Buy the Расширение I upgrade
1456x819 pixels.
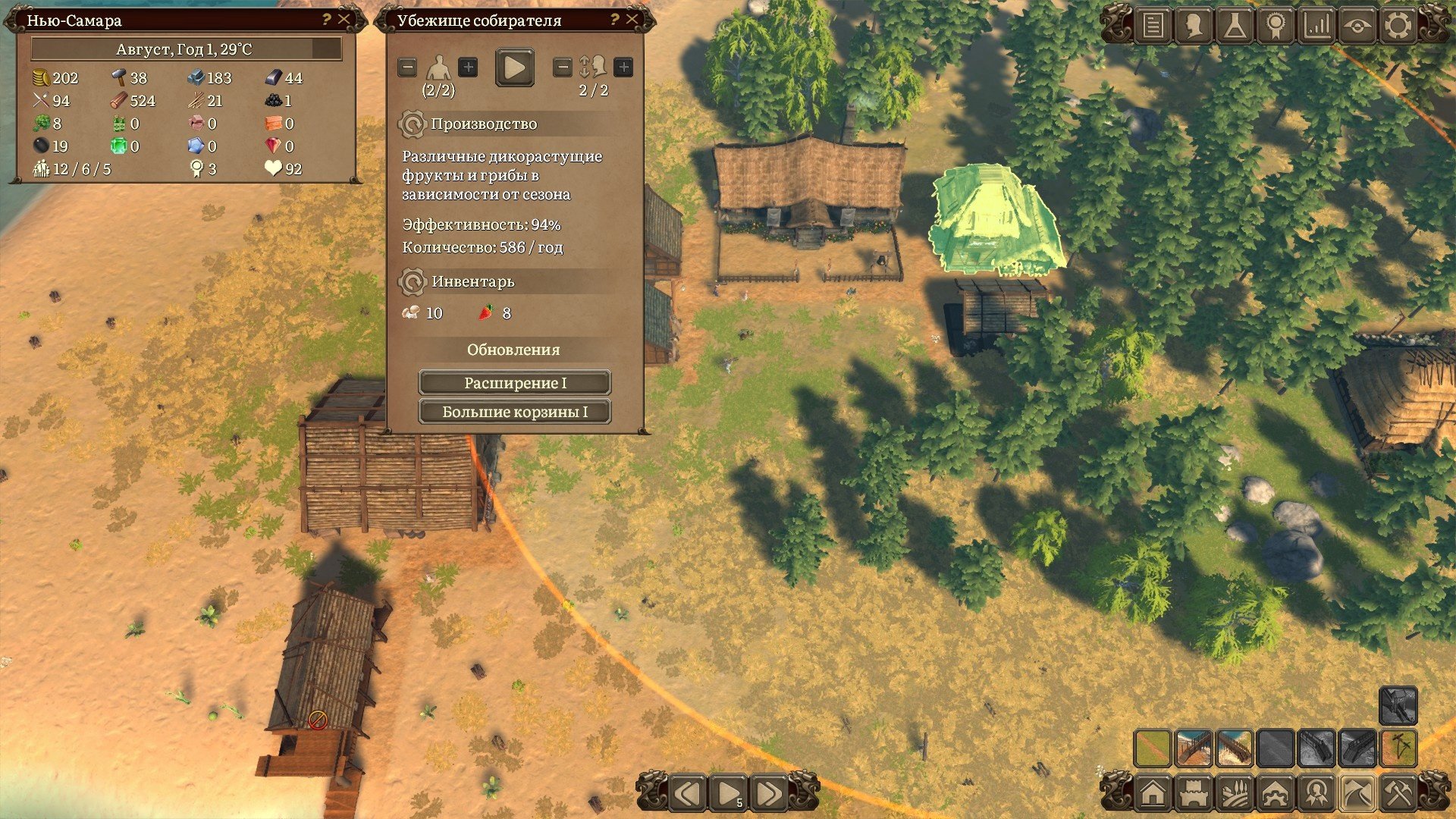[515, 383]
